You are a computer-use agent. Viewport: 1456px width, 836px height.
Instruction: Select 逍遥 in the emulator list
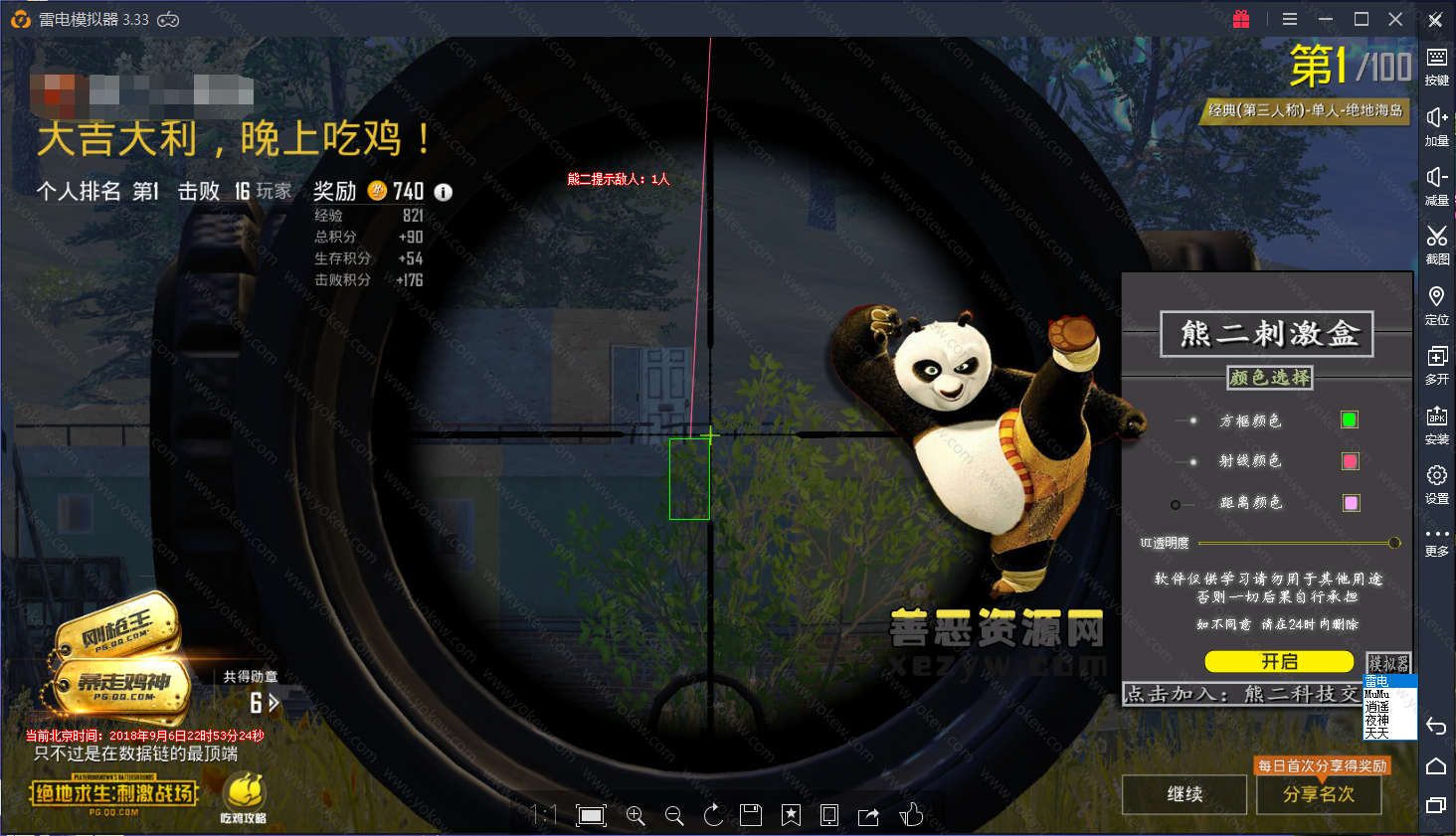[1377, 707]
